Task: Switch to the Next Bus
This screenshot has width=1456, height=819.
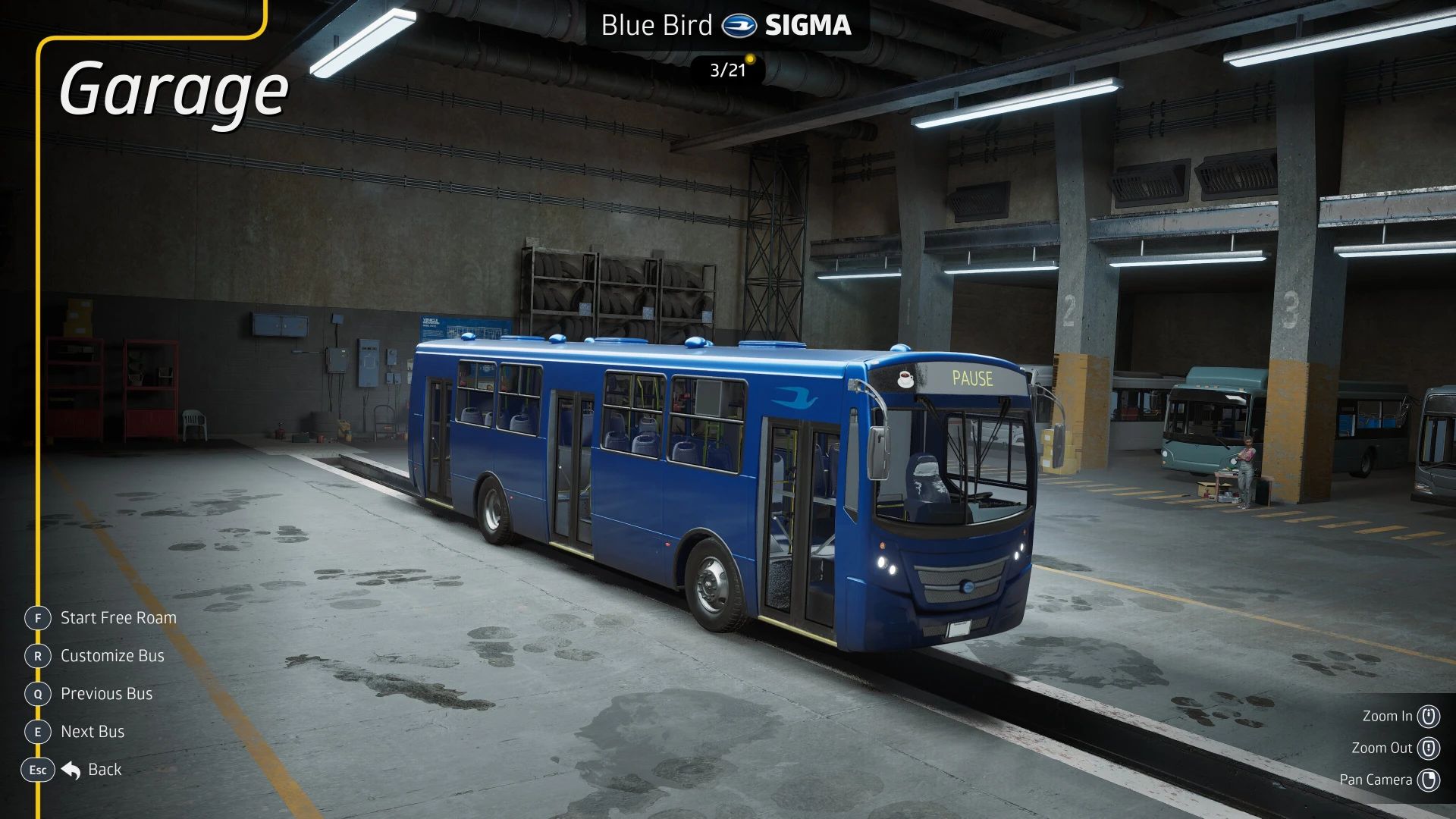Action: 92,732
